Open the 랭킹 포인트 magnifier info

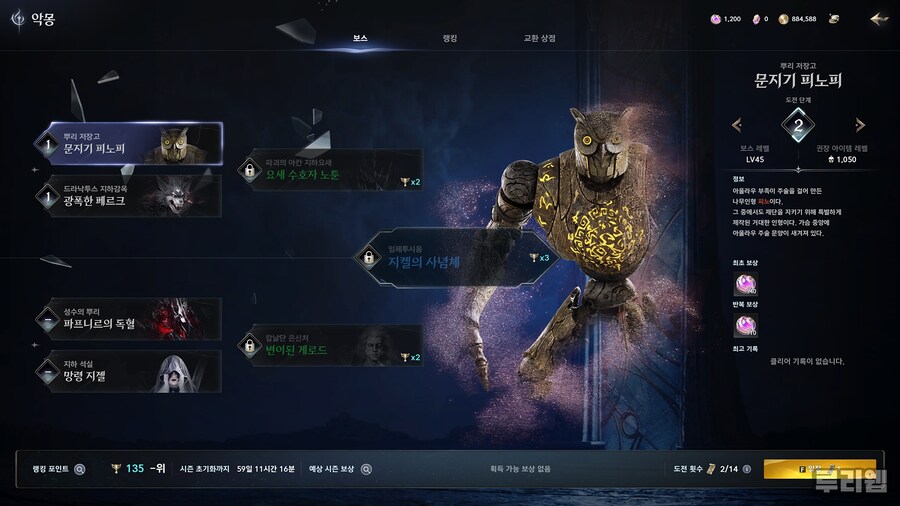point(80,468)
